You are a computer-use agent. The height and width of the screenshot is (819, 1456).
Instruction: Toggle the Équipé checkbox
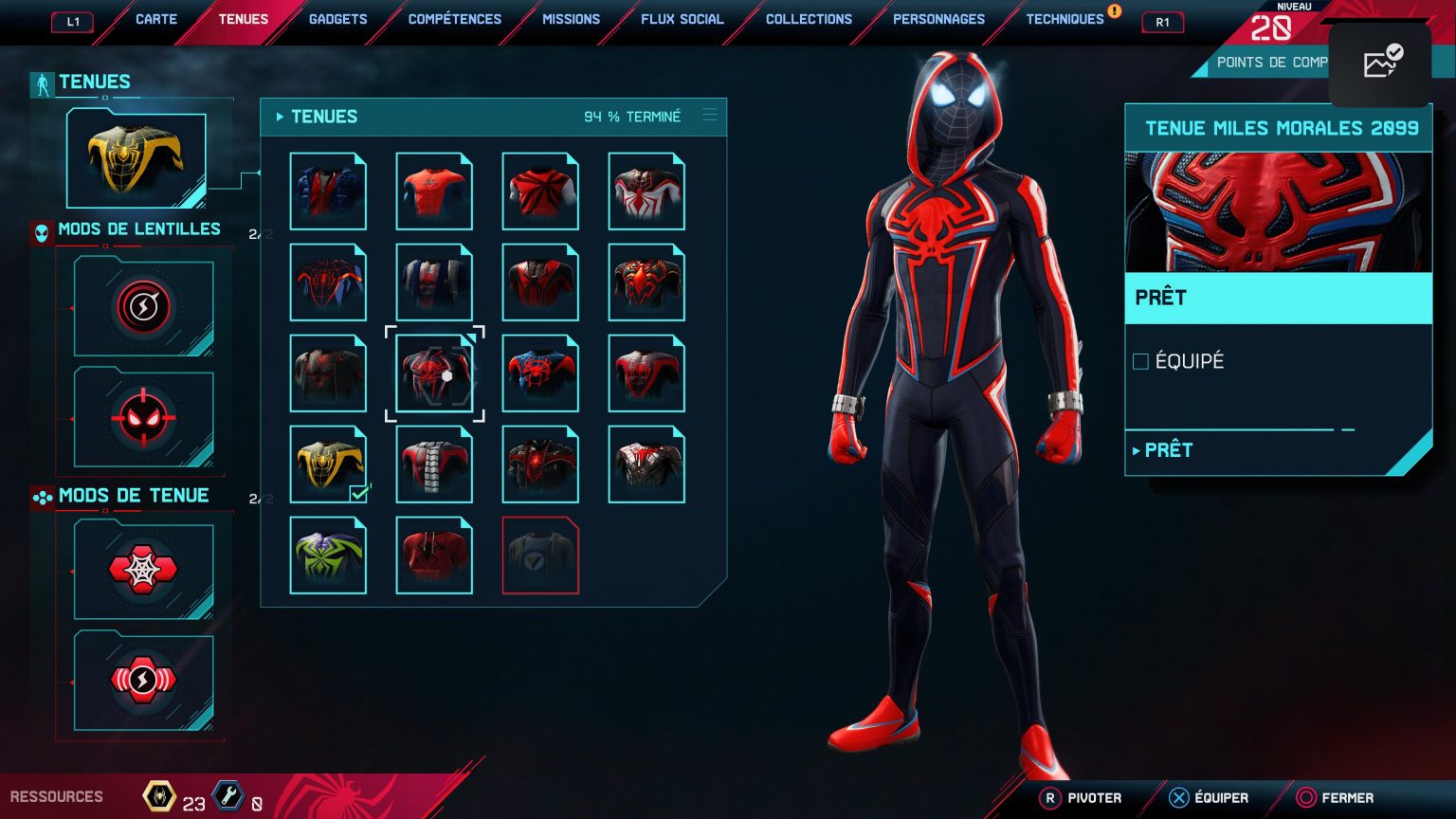(1141, 361)
